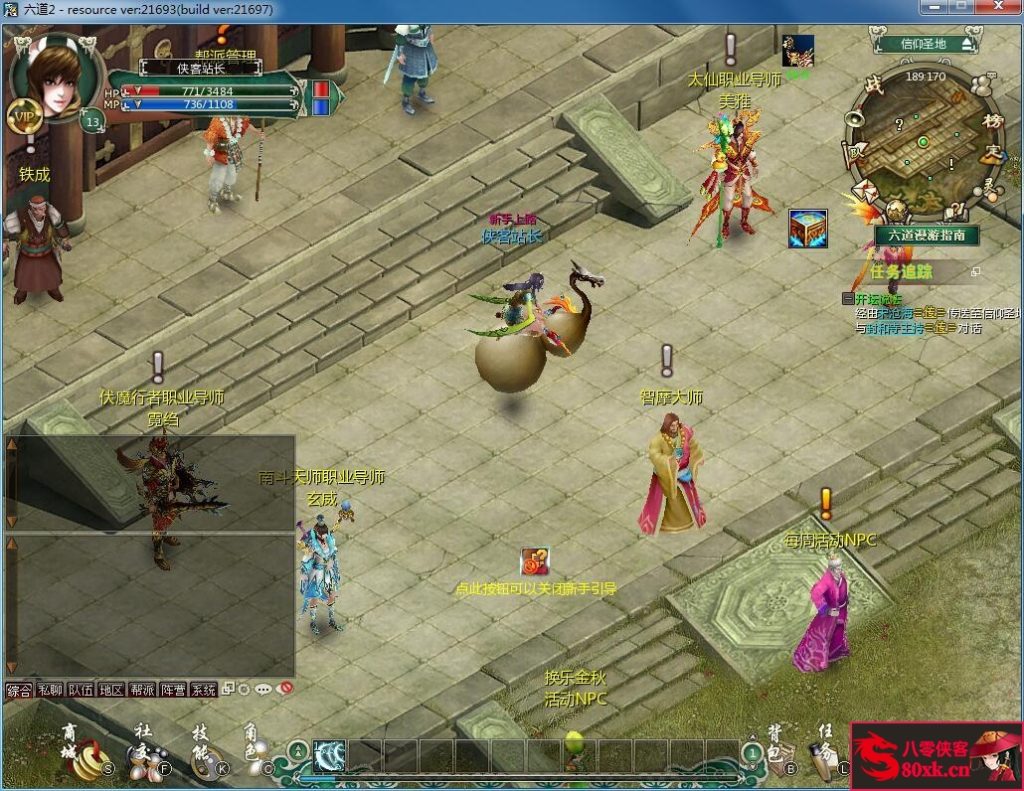This screenshot has height=791, width=1024.
Task: Click the 战 battle icon on minimap
Action: coord(874,86)
